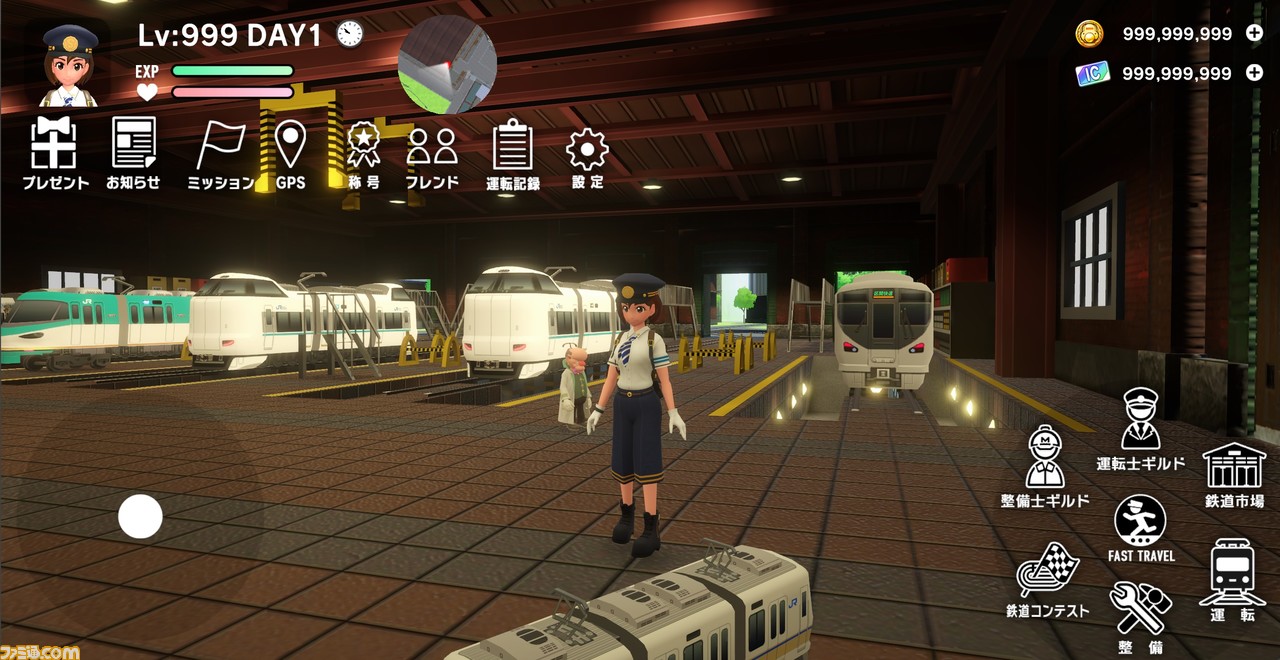
Task: Add more gold coins with plus button
Action: pyautogui.click(x=1254, y=33)
